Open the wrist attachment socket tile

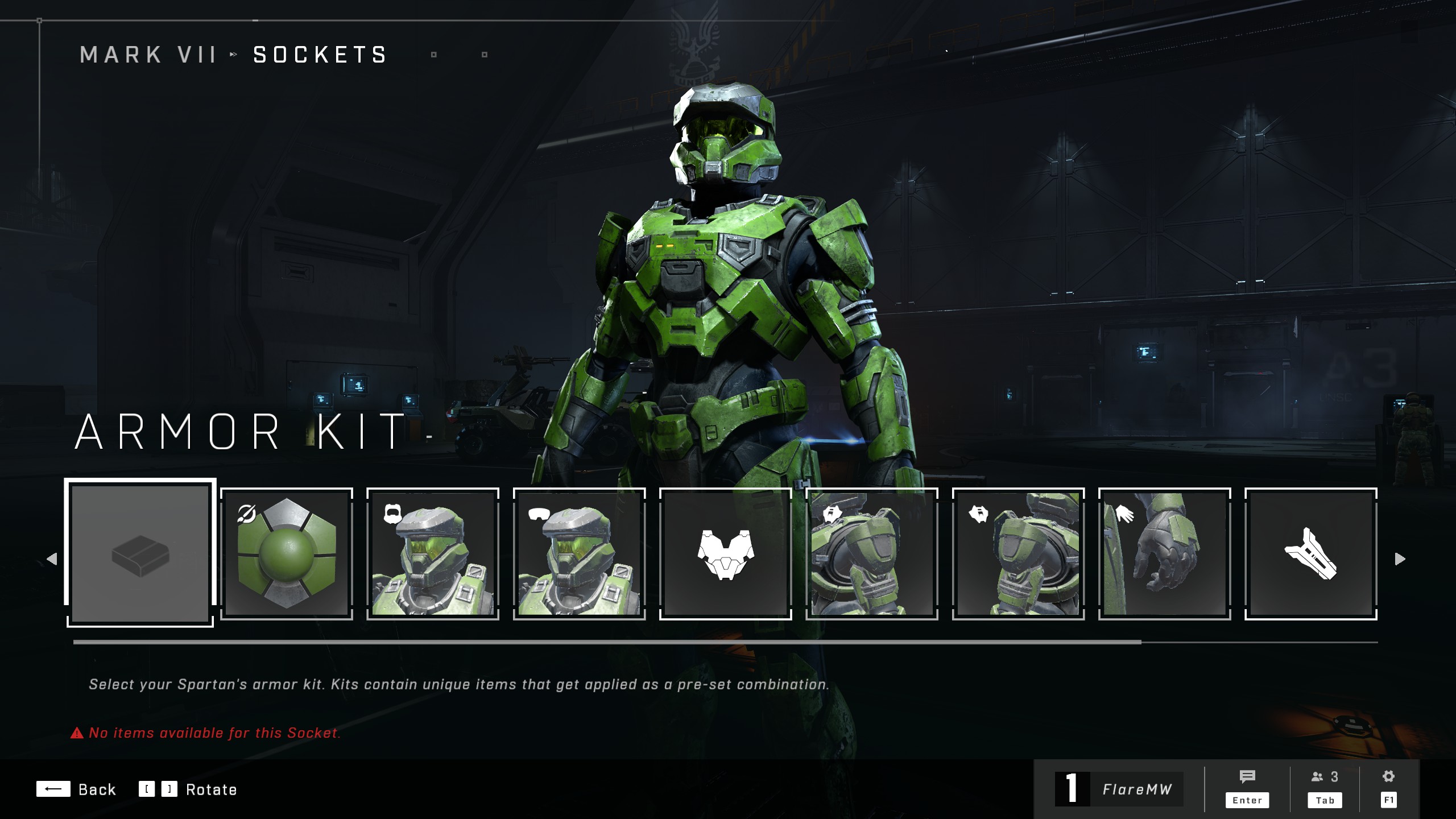tap(1310, 553)
